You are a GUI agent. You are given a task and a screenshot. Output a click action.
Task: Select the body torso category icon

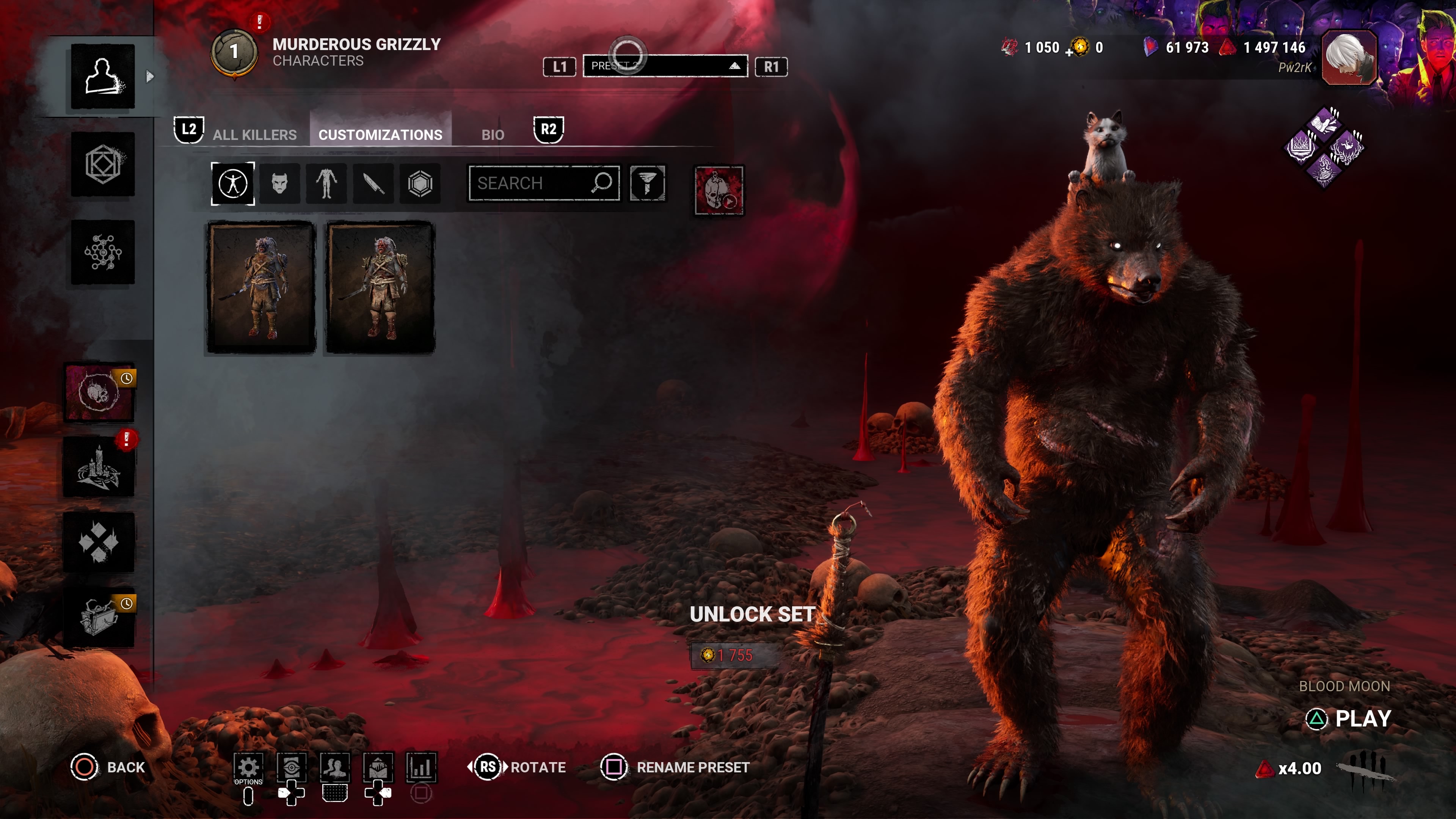pos(326,183)
